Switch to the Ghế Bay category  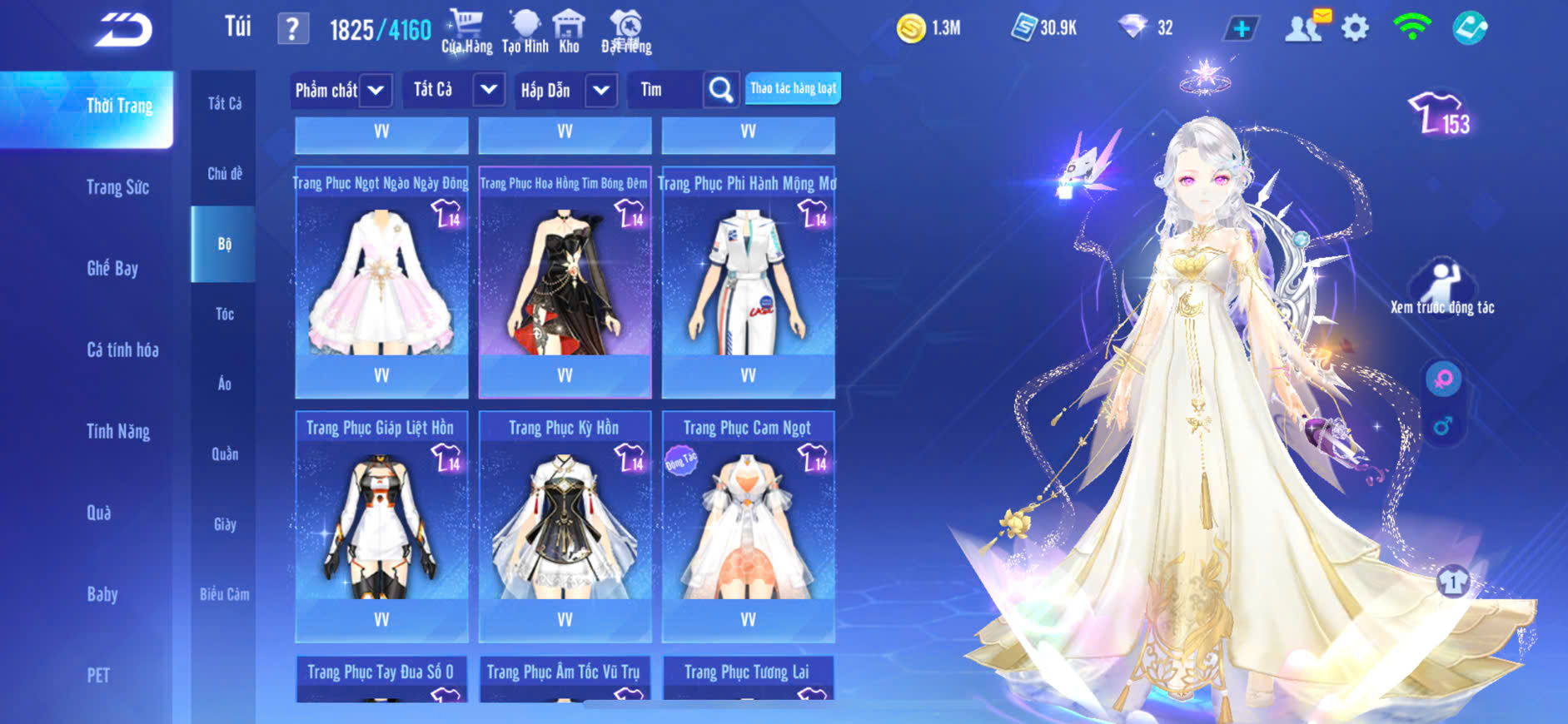(x=112, y=268)
